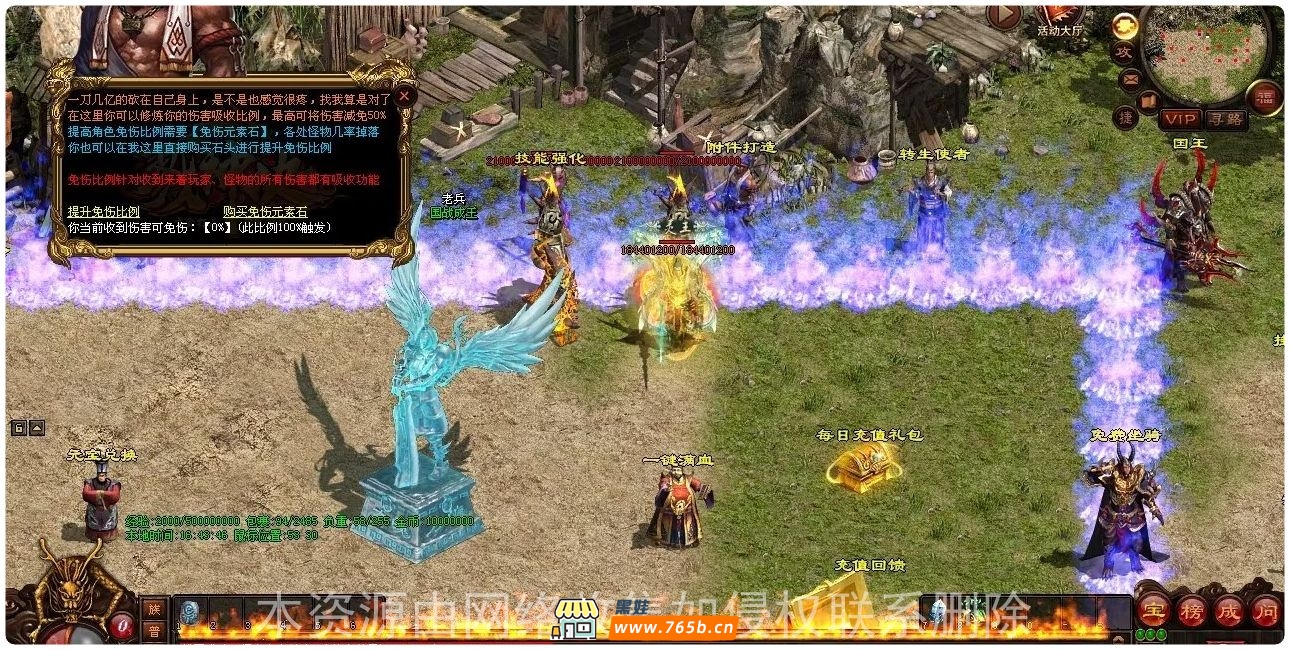Activate 寻路 pathfinding button
The width and height of the screenshot is (1290, 650).
pos(1225,119)
